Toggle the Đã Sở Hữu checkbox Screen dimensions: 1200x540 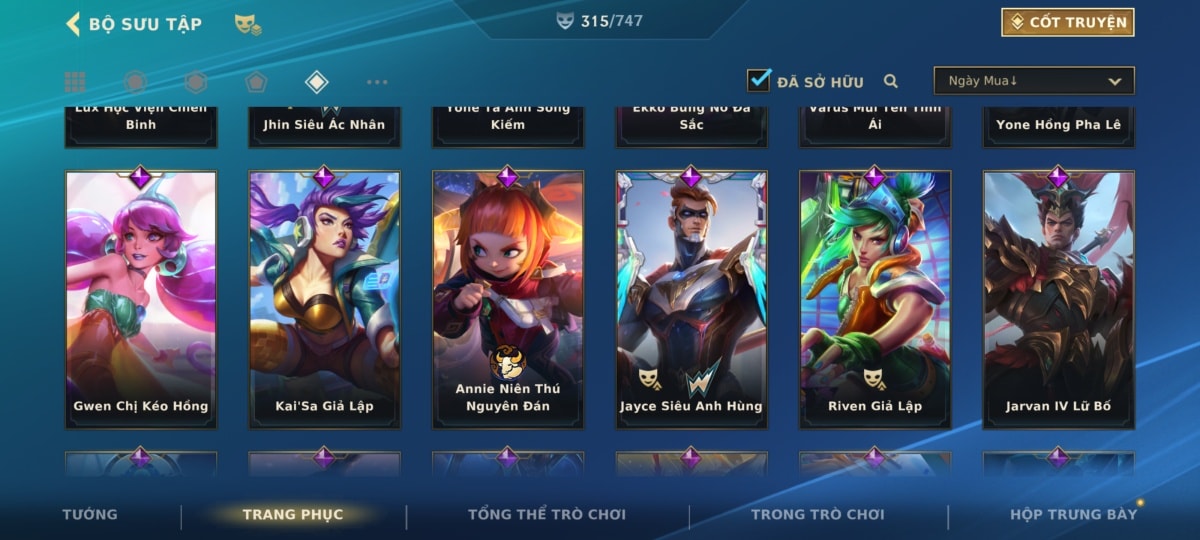pos(759,81)
